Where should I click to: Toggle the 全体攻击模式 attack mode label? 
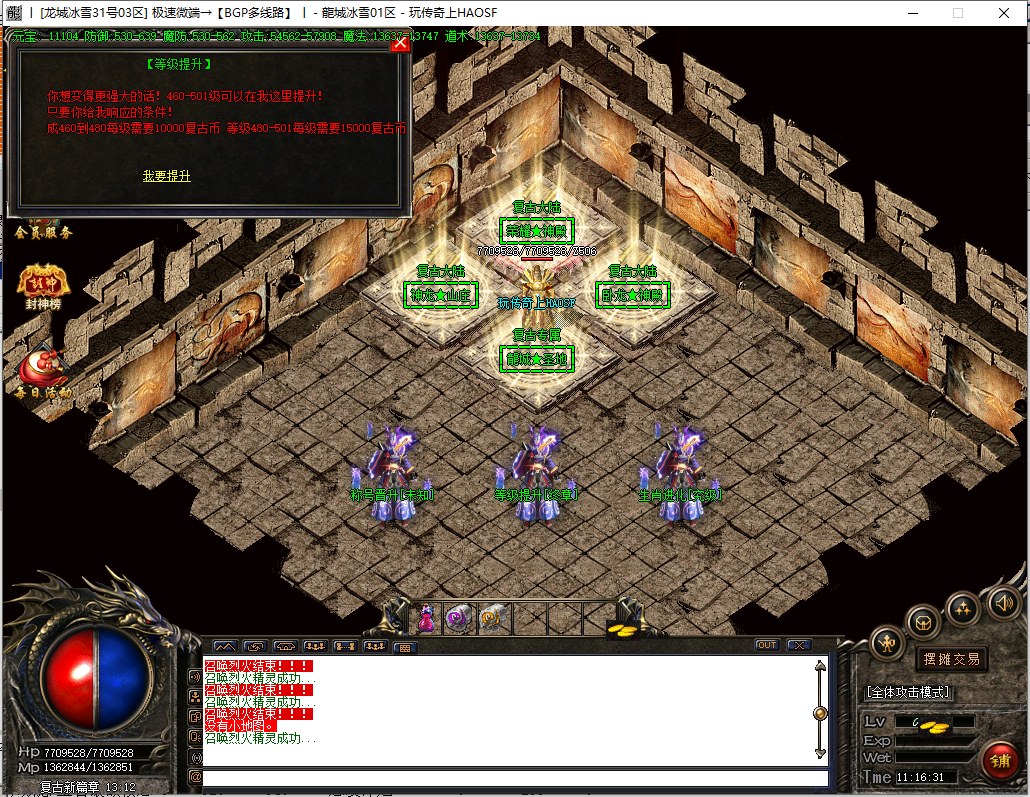click(x=907, y=692)
